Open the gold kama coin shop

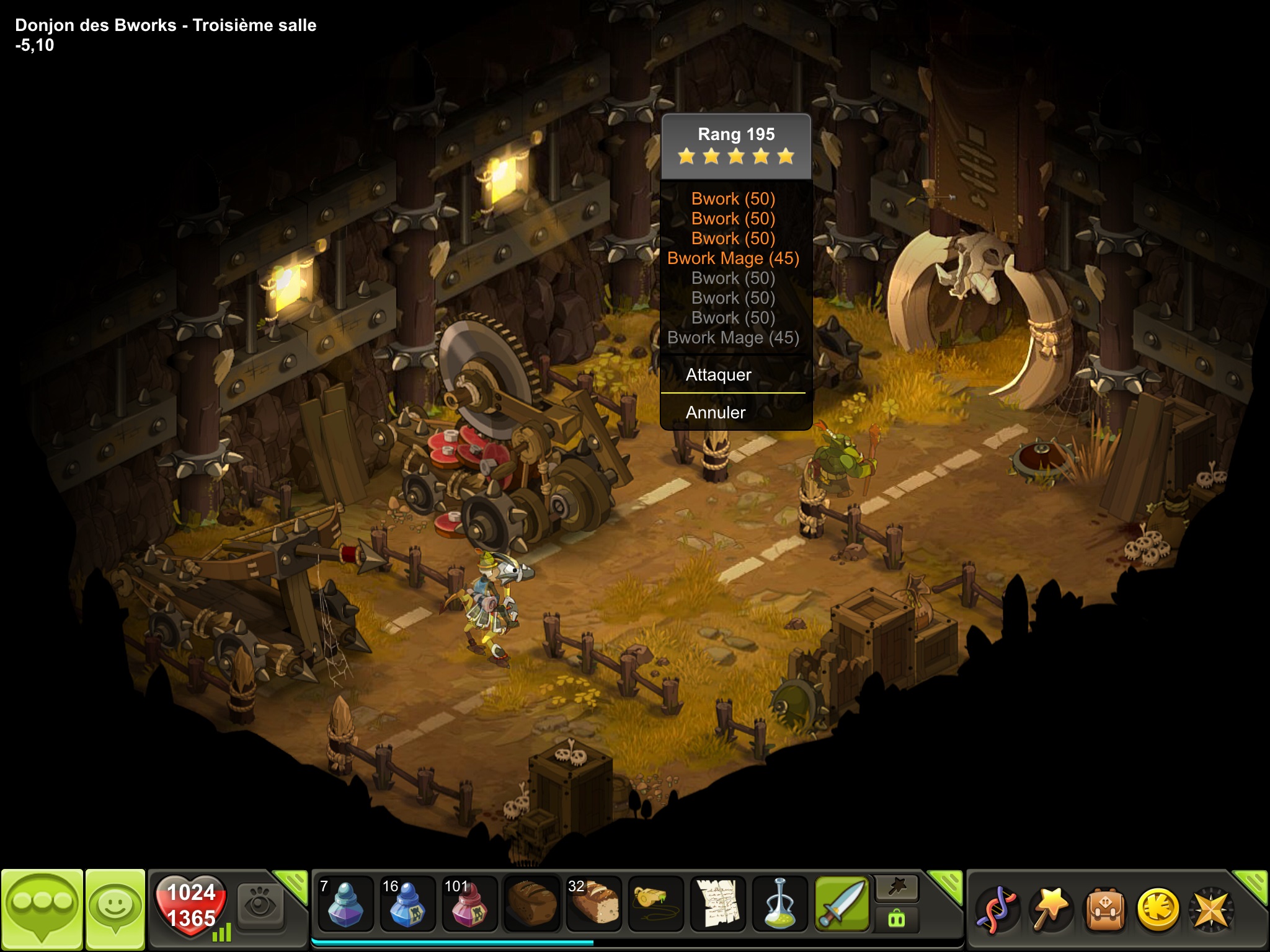click(1158, 910)
